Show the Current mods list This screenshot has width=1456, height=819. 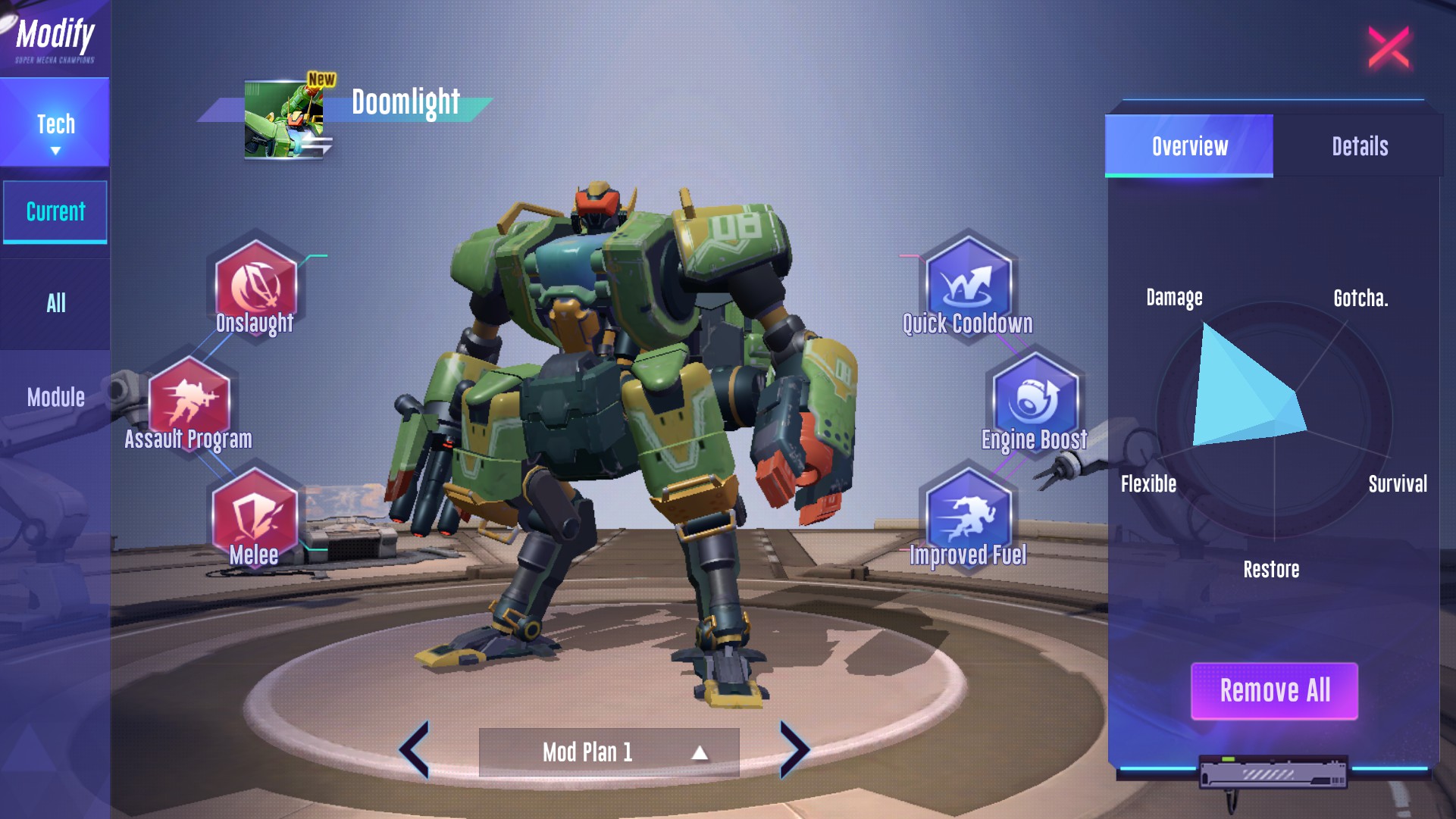pyautogui.click(x=55, y=211)
